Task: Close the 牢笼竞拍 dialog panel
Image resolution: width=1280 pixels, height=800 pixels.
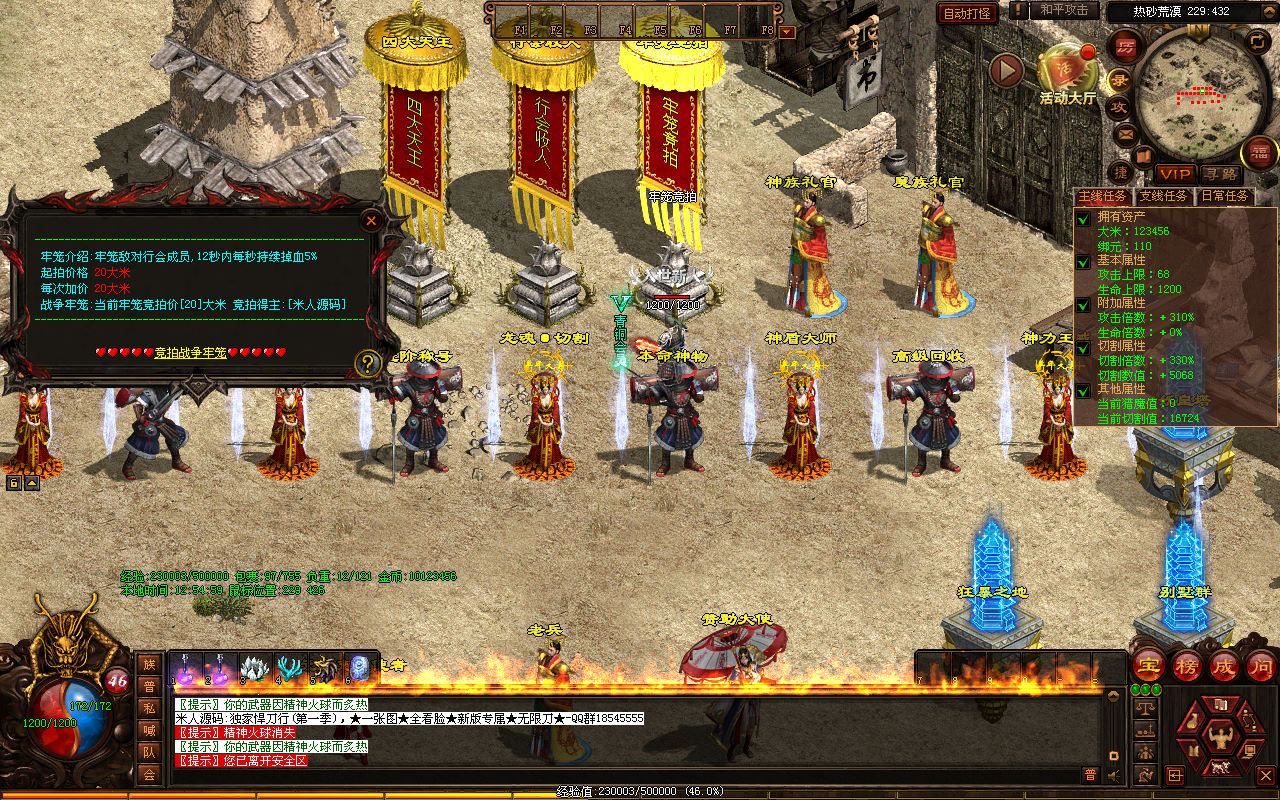Action: coord(371,220)
